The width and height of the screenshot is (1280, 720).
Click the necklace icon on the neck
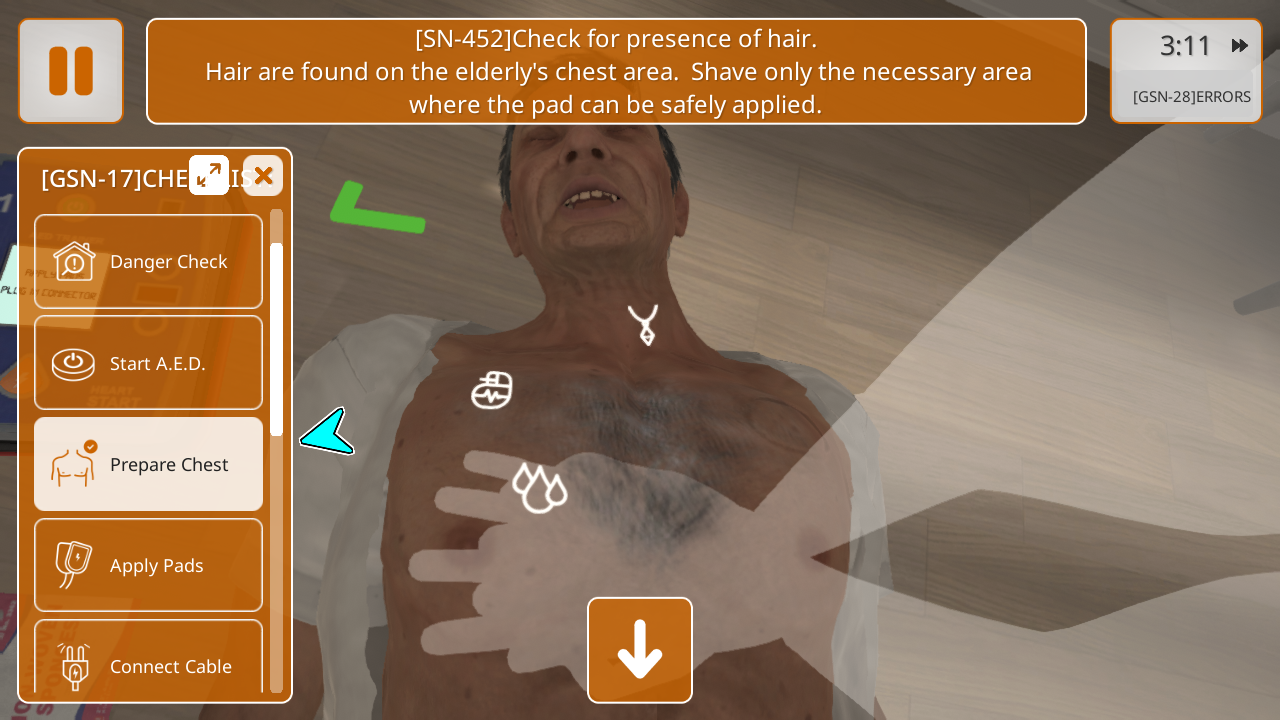point(643,325)
